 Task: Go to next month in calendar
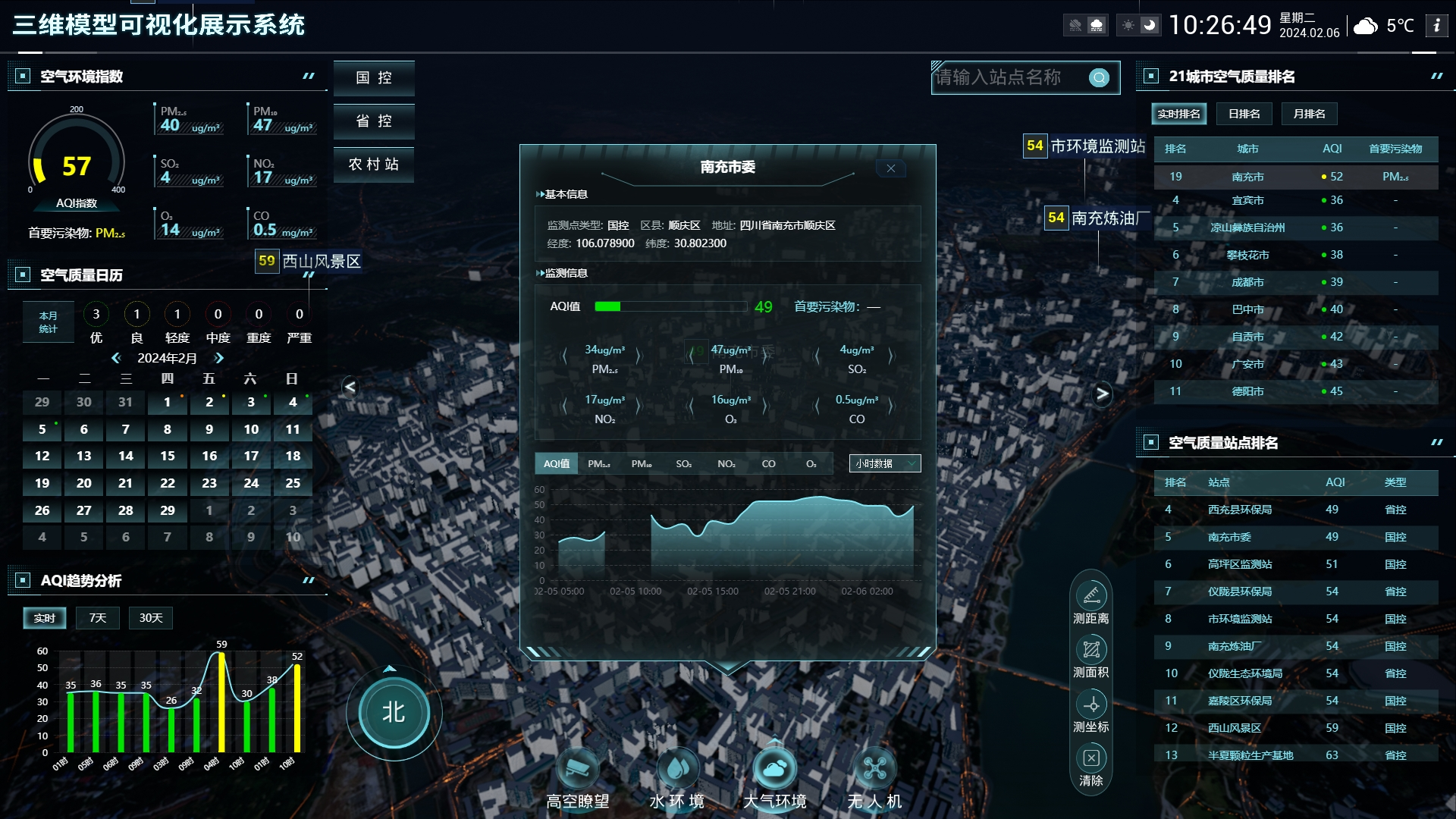click(219, 358)
